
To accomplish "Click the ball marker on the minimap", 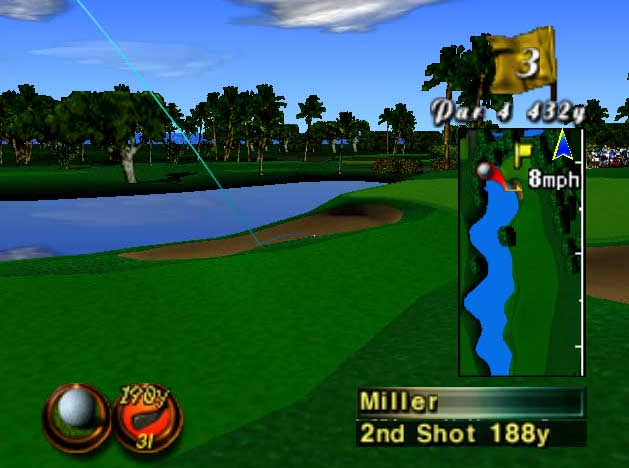I will (486, 172).
